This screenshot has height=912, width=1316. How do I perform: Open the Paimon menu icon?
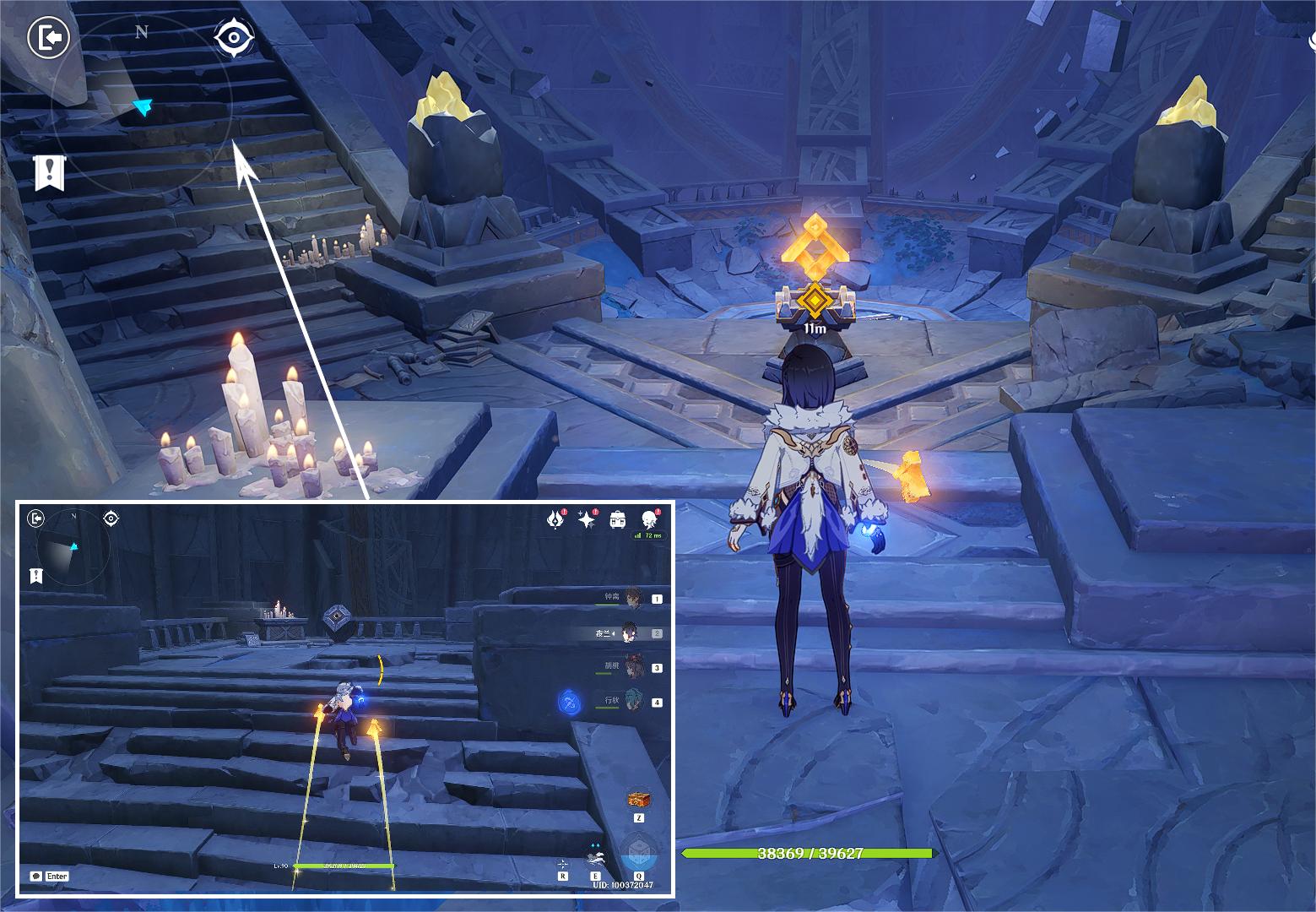click(649, 520)
